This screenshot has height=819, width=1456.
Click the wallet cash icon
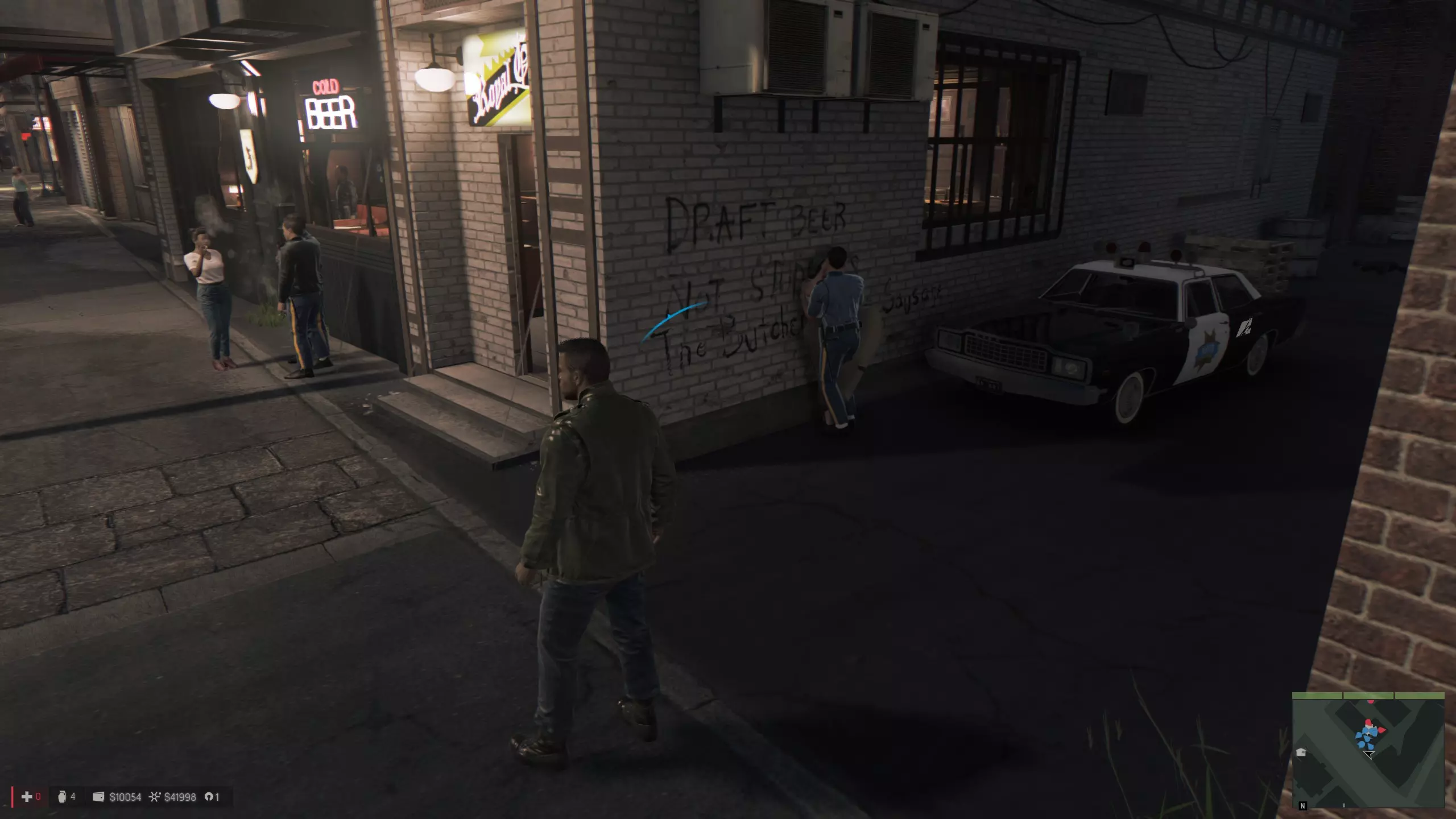pos(98,797)
